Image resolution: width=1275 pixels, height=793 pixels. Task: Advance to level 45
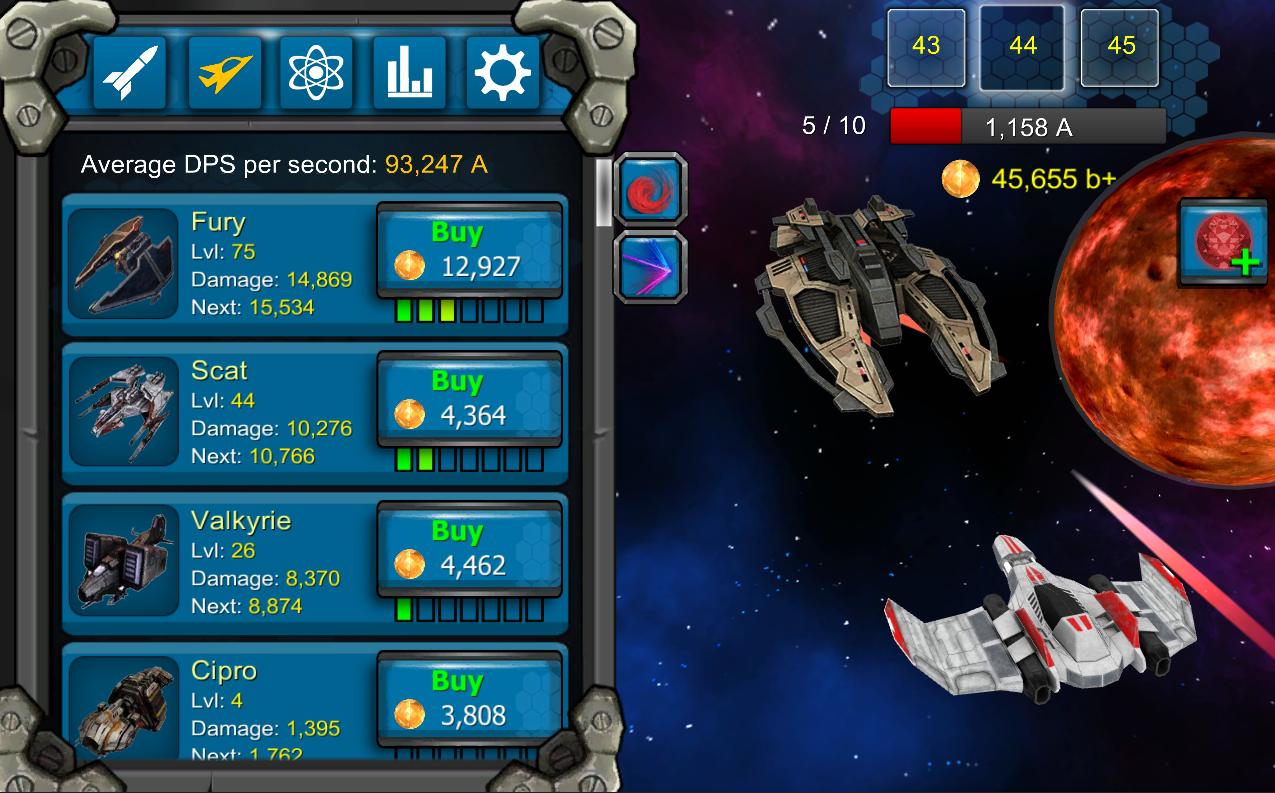pos(1120,47)
